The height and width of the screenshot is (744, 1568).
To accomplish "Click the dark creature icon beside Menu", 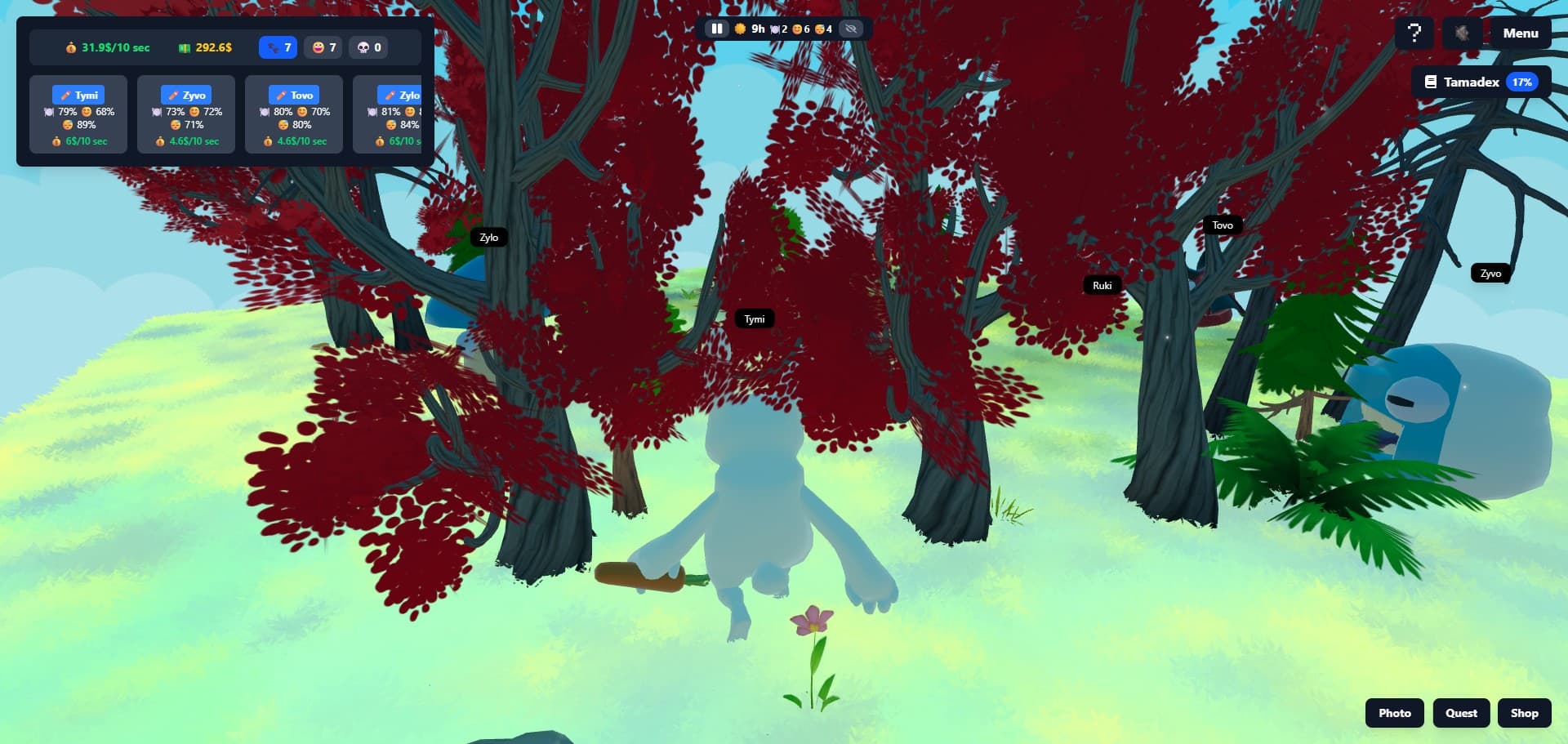I will click(1461, 33).
